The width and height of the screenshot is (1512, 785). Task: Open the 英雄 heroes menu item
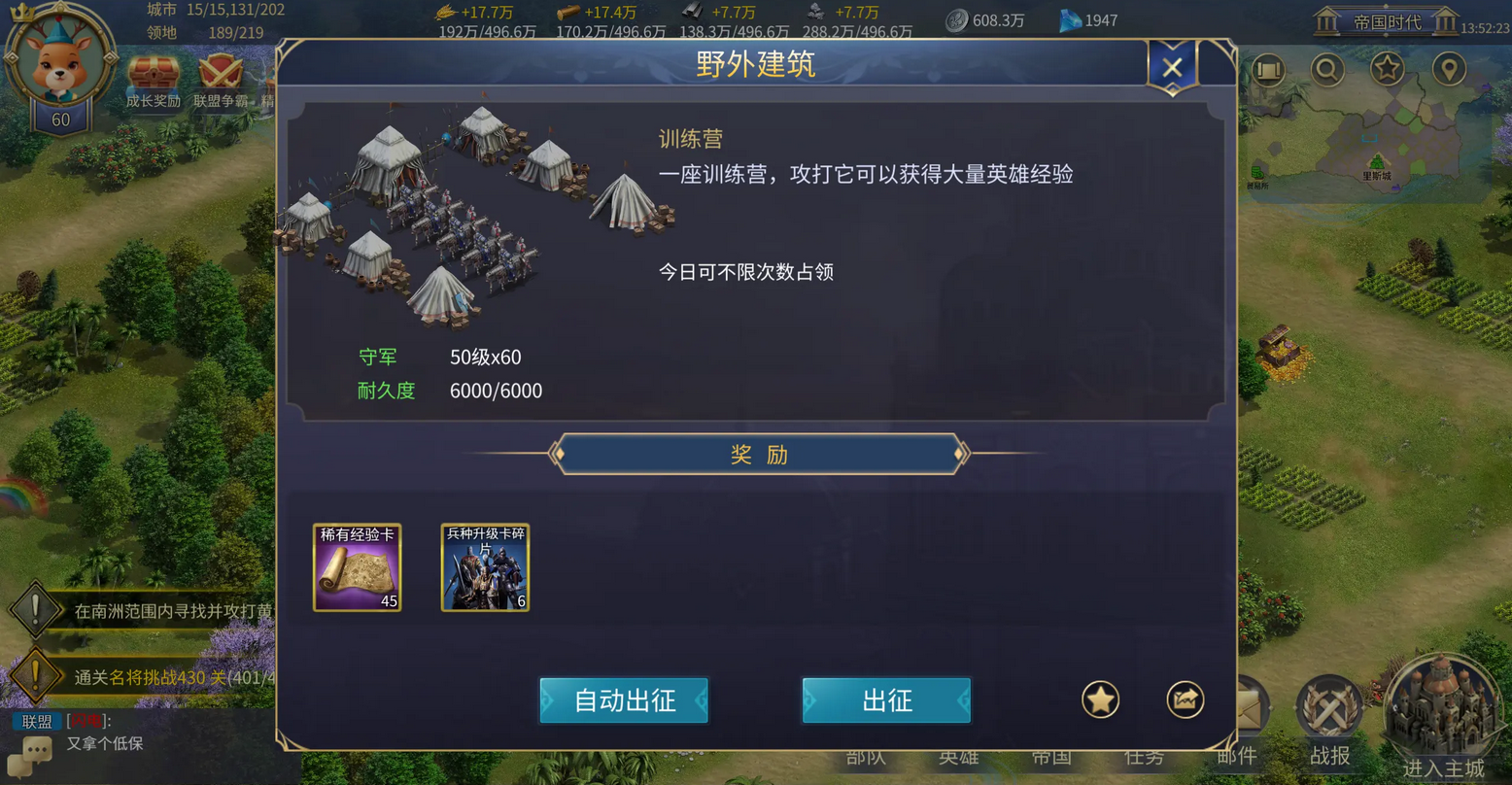[x=958, y=758]
